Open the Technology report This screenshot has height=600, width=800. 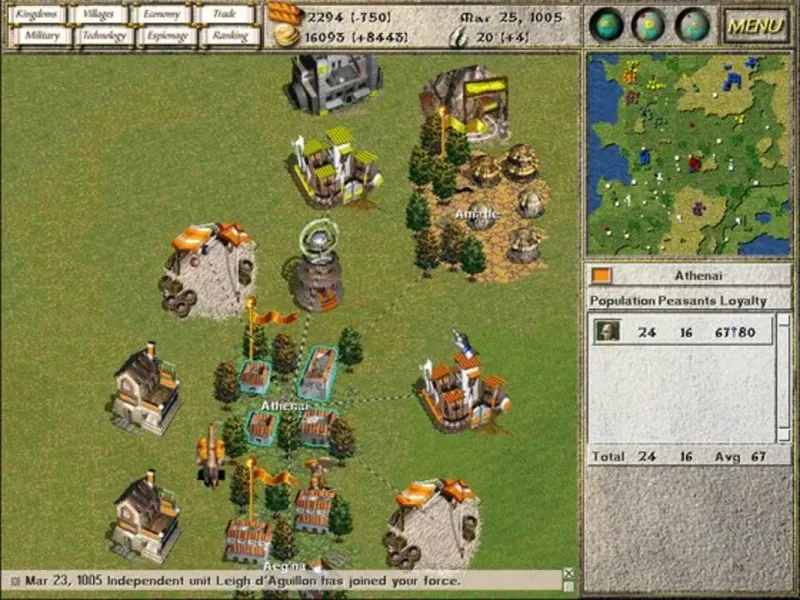104,35
